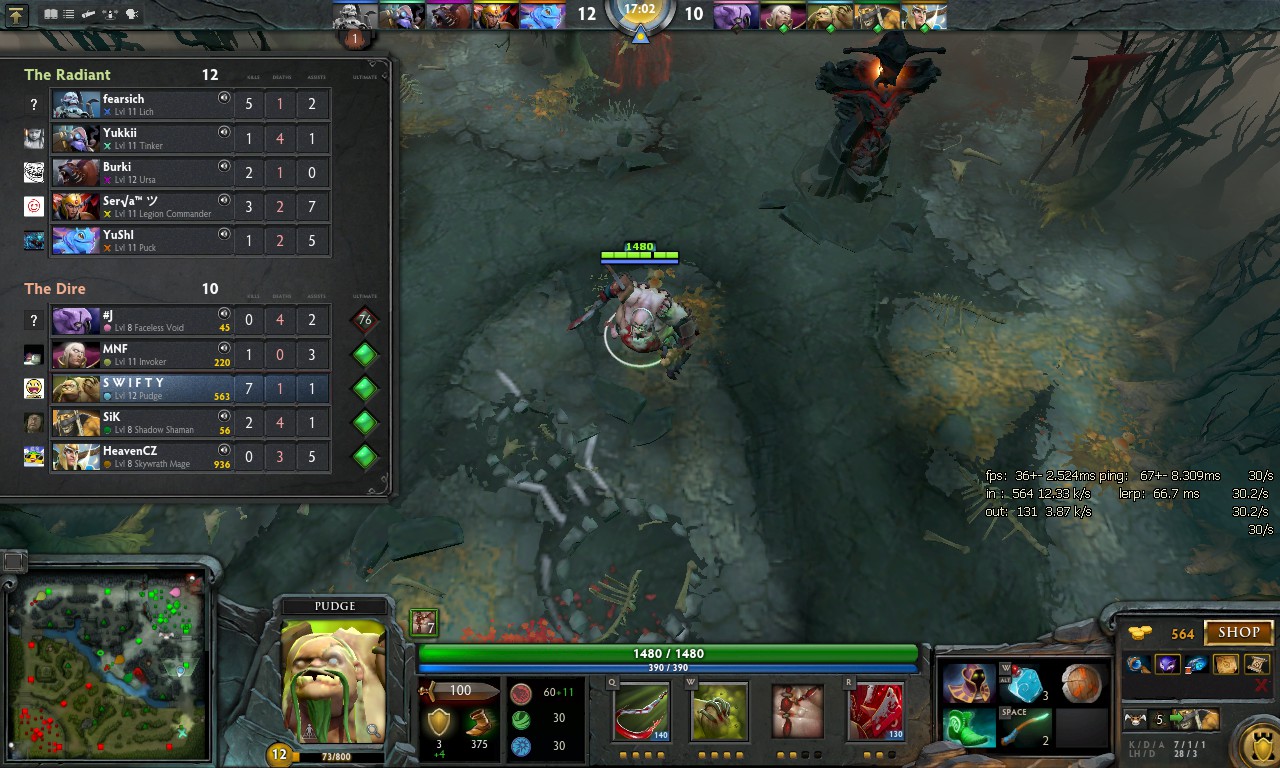Toggle the Rot ability
The image size is (1280, 768).
coord(719,711)
